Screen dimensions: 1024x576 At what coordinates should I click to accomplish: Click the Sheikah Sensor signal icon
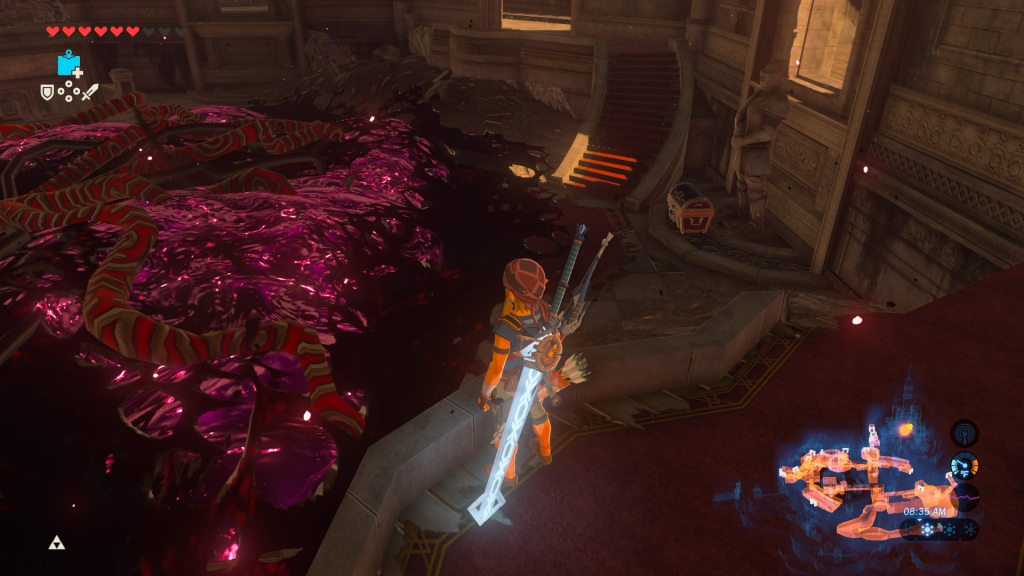pos(964,433)
